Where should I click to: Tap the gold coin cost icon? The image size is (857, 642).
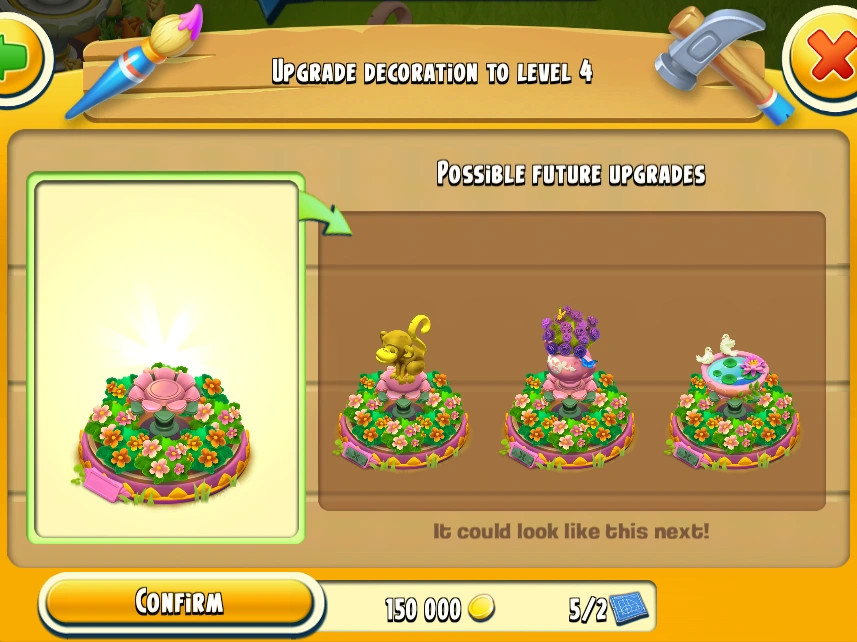point(482,607)
